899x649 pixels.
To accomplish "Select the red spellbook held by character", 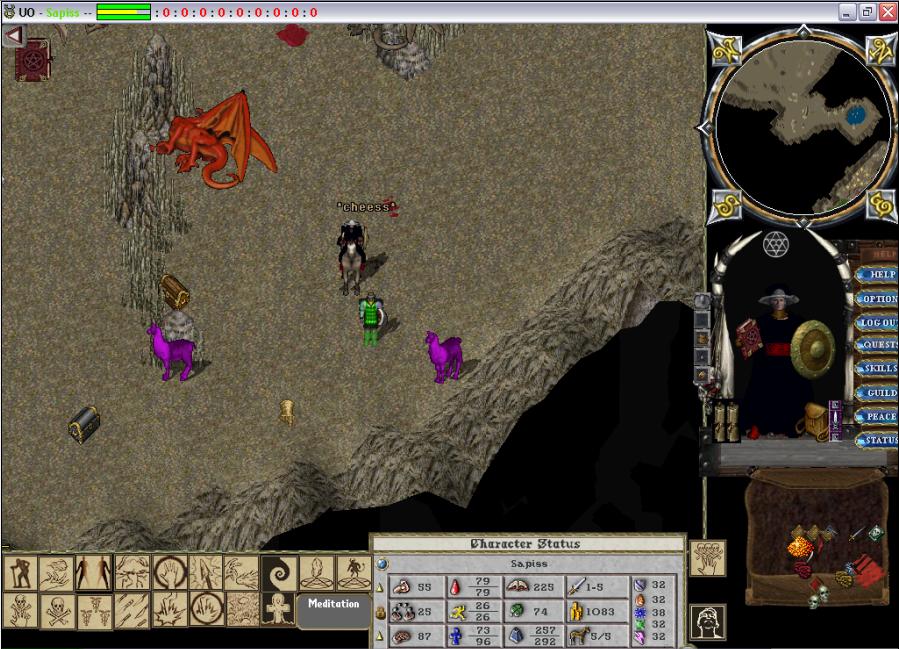I will [x=748, y=338].
